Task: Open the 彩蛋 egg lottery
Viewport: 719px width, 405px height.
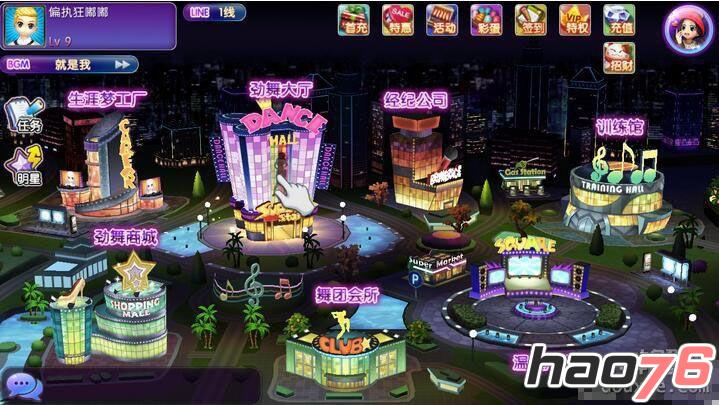Action: (487, 20)
